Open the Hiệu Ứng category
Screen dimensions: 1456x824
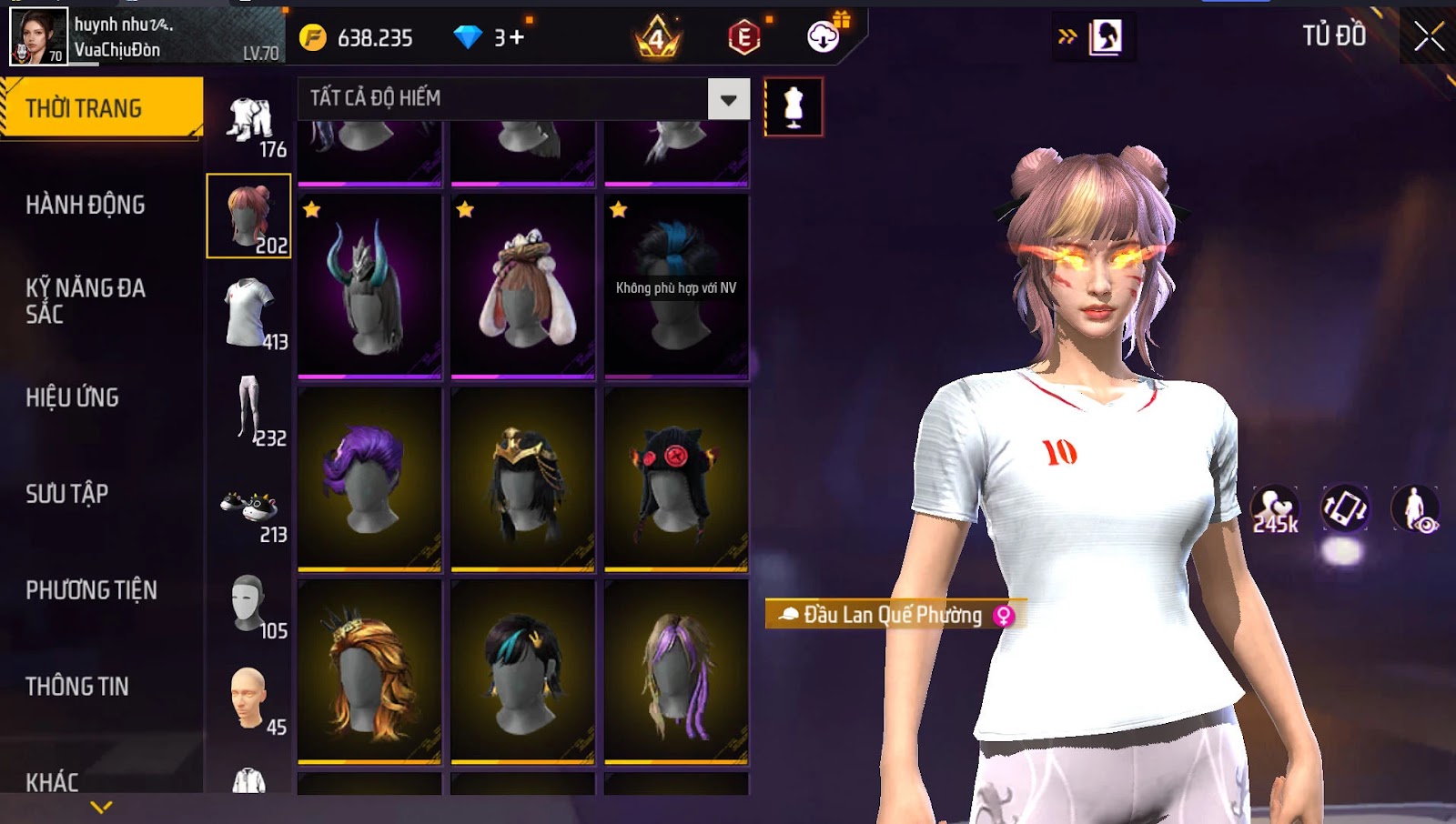point(73,397)
